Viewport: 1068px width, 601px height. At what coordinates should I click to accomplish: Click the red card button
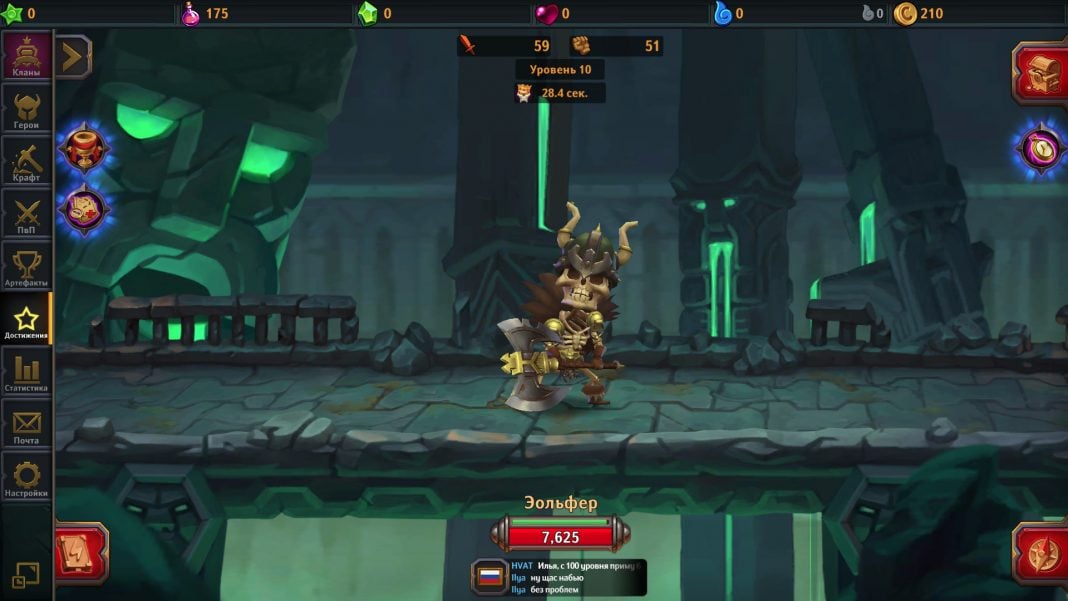tap(80, 552)
